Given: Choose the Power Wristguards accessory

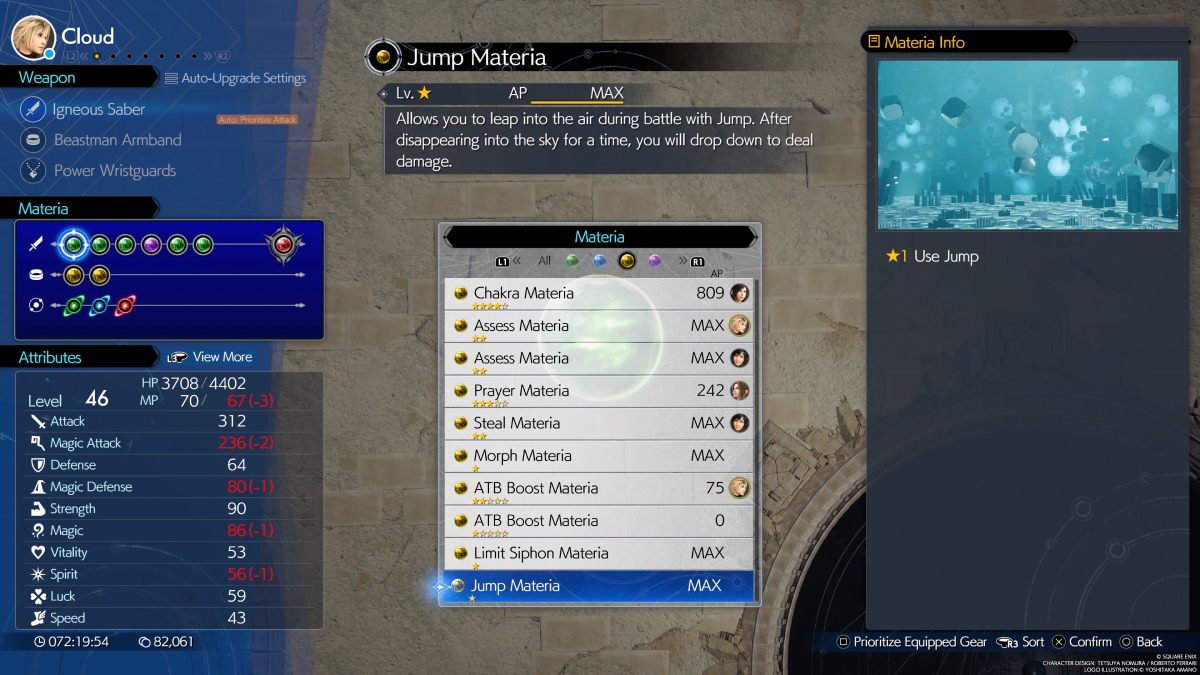Looking at the screenshot, I should 114,171.
